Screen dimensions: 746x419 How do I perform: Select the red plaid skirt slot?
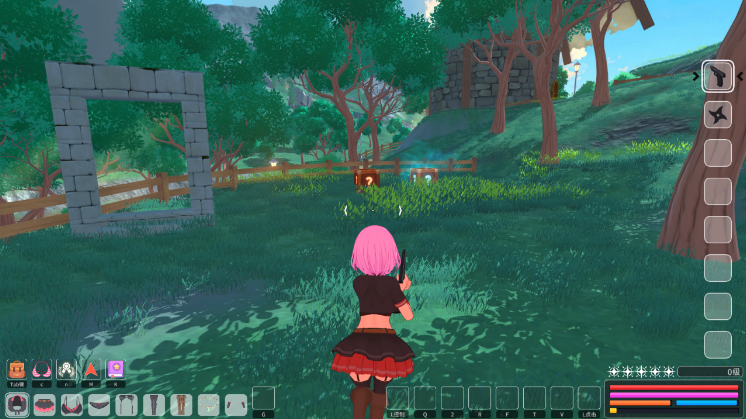click(45, 405)
